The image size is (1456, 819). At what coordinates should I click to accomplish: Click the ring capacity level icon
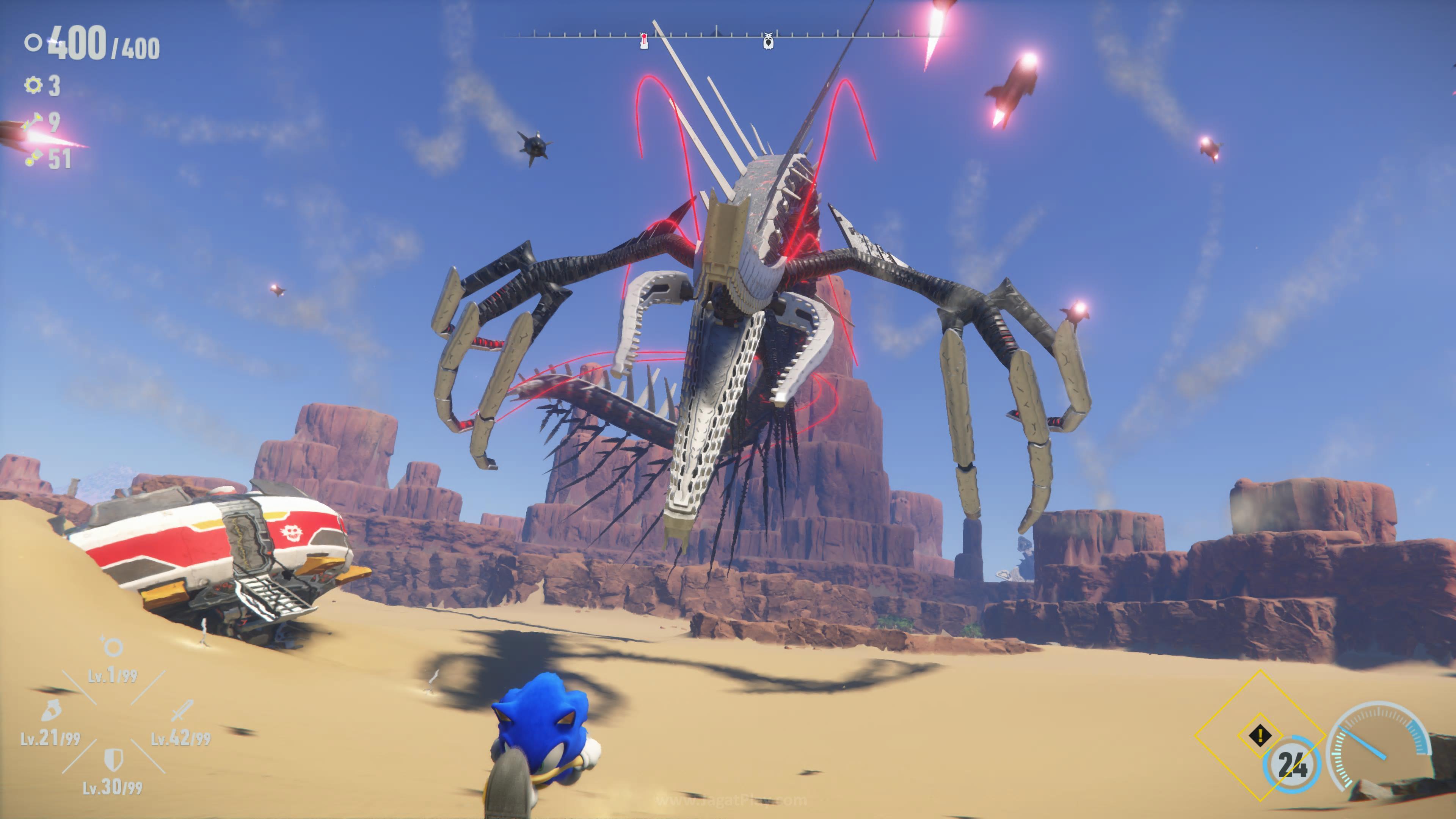[113, 646]
